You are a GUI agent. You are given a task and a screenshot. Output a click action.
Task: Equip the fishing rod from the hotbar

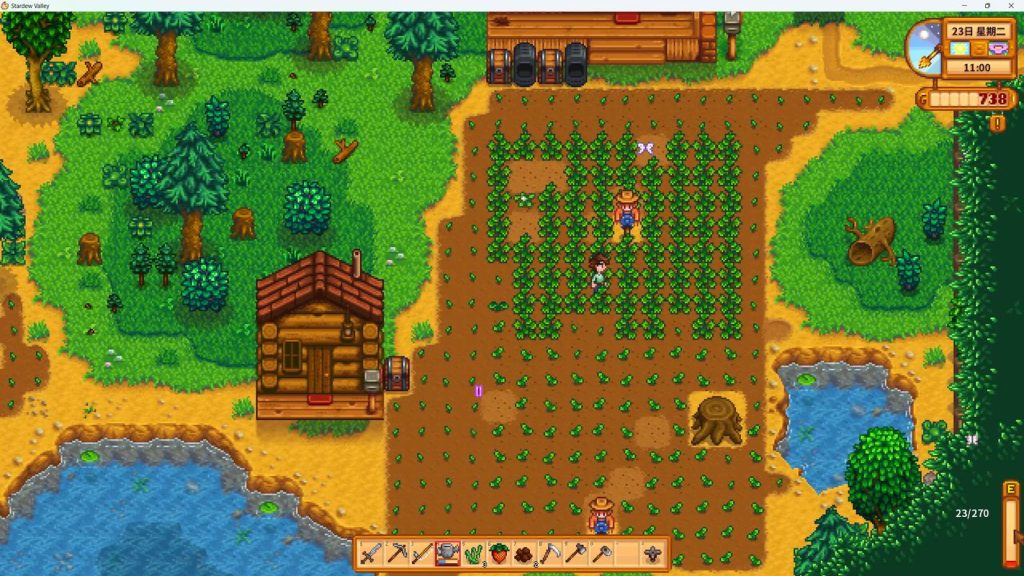point(422,553)
